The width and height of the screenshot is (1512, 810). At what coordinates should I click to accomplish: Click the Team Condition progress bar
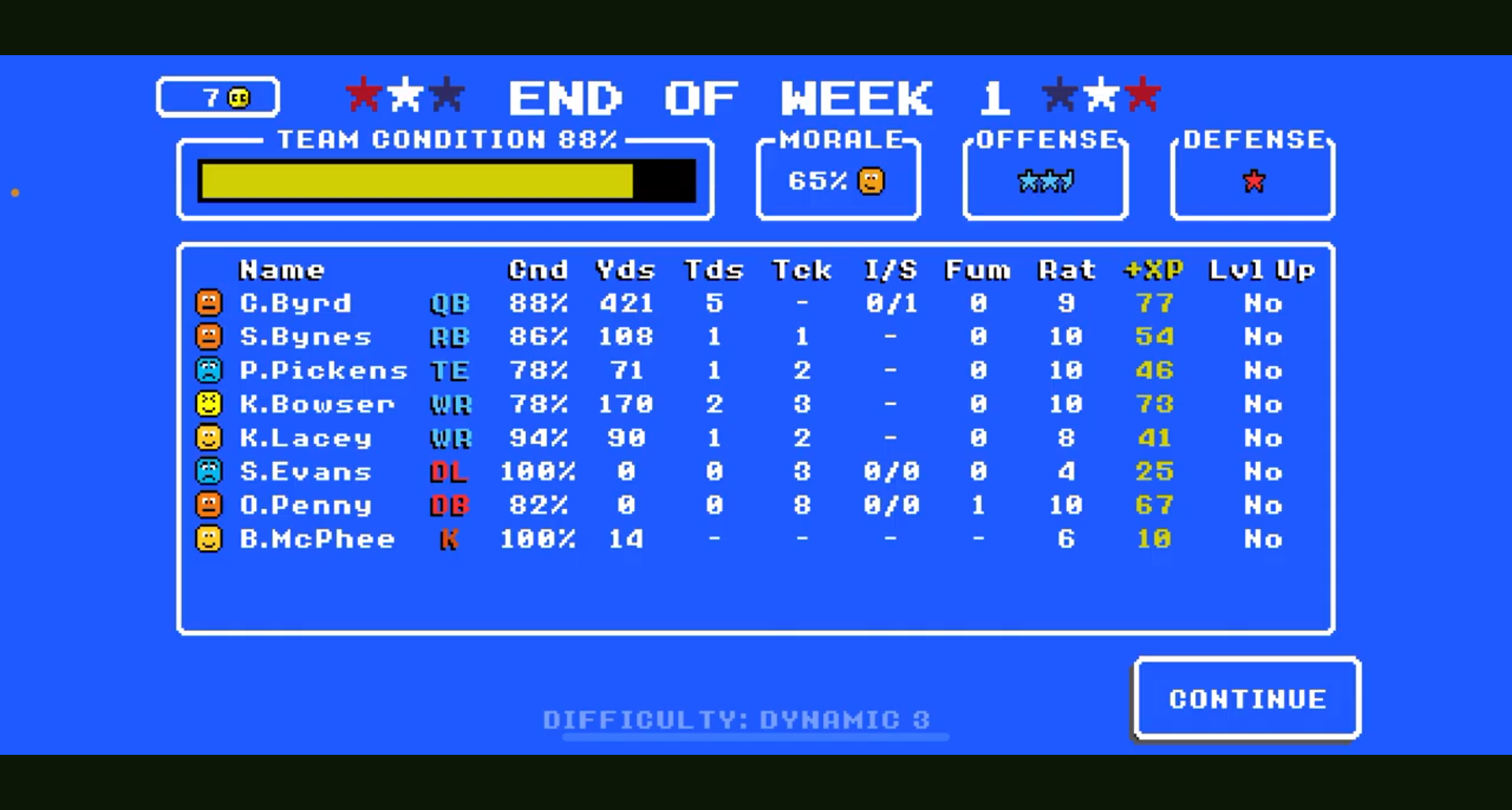[x=447, y=180]
